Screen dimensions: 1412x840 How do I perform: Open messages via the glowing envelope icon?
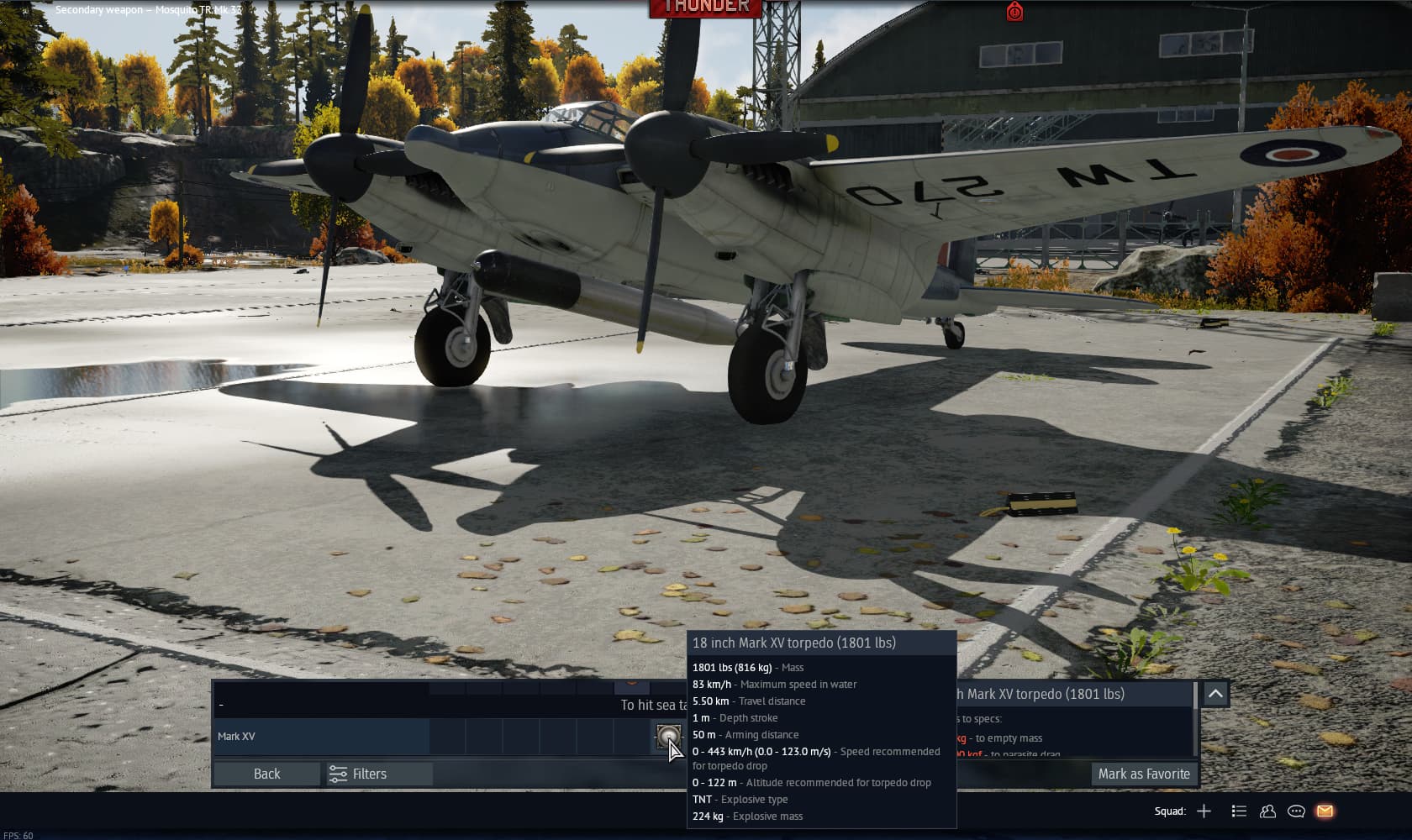pyautogui.click(x=1326, y=811)
